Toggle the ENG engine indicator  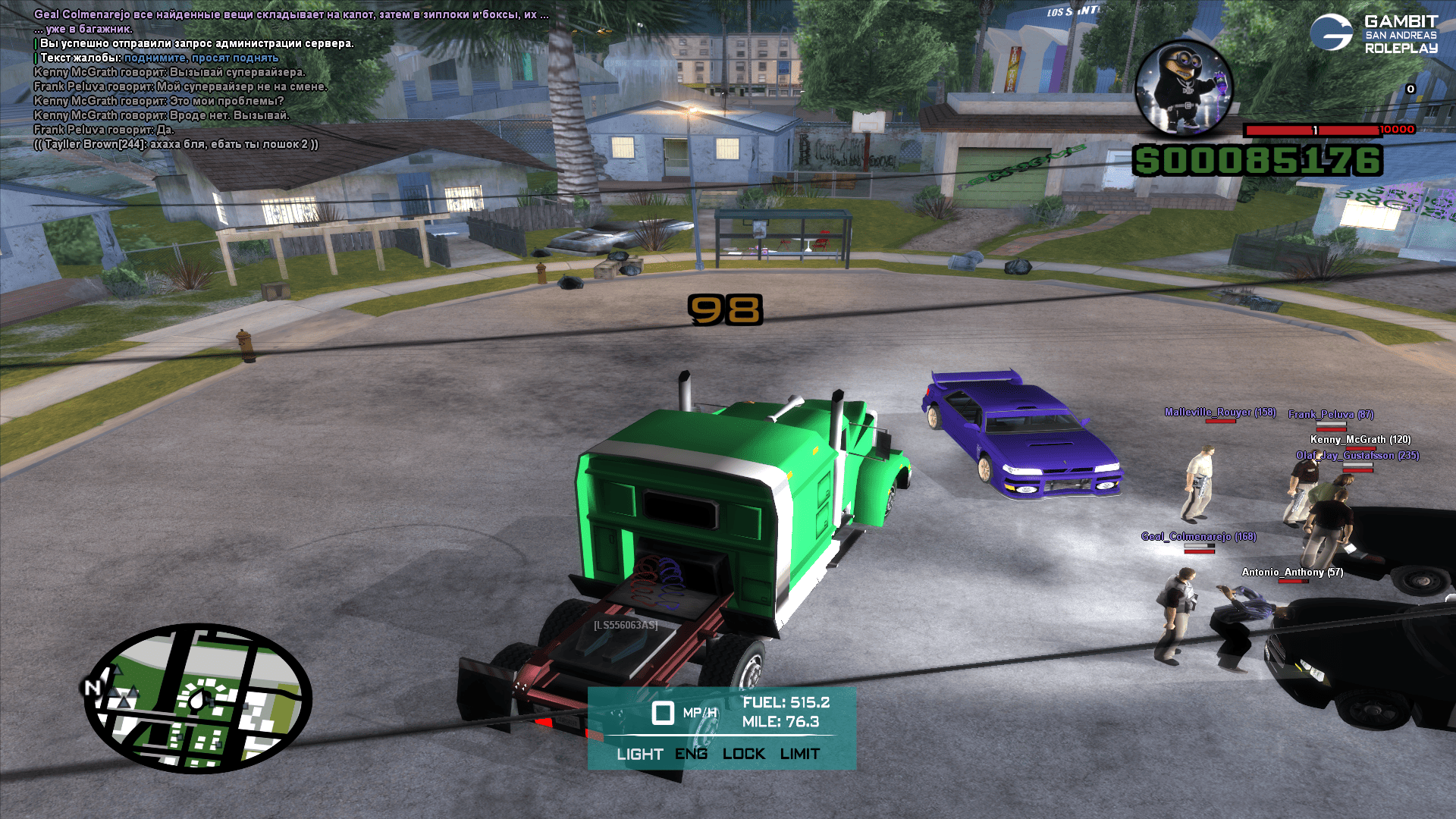tap(691, 754)
